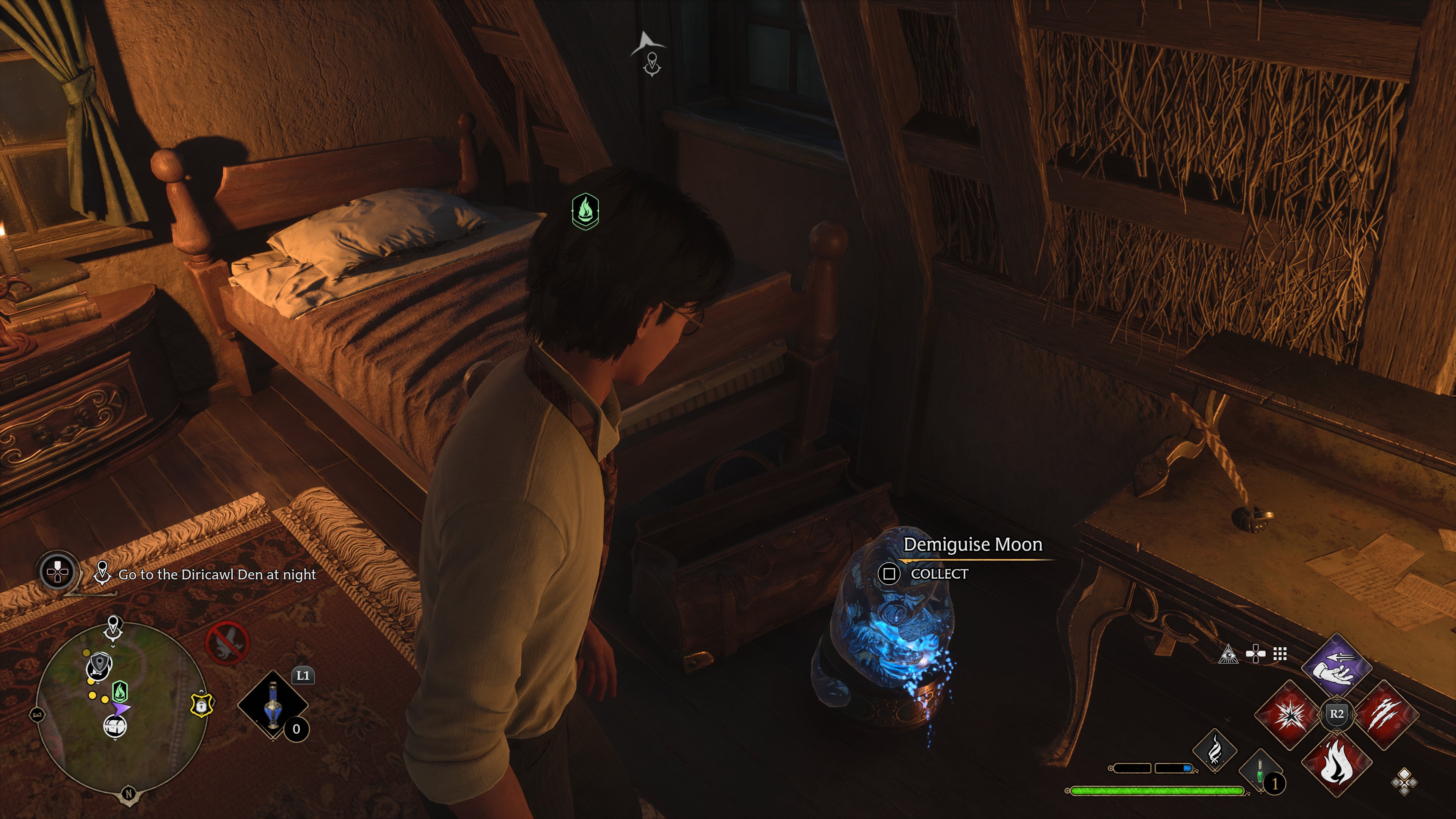
Task: Select the Diricawl Den quest objective tracker
Action: tap(217, 575)
